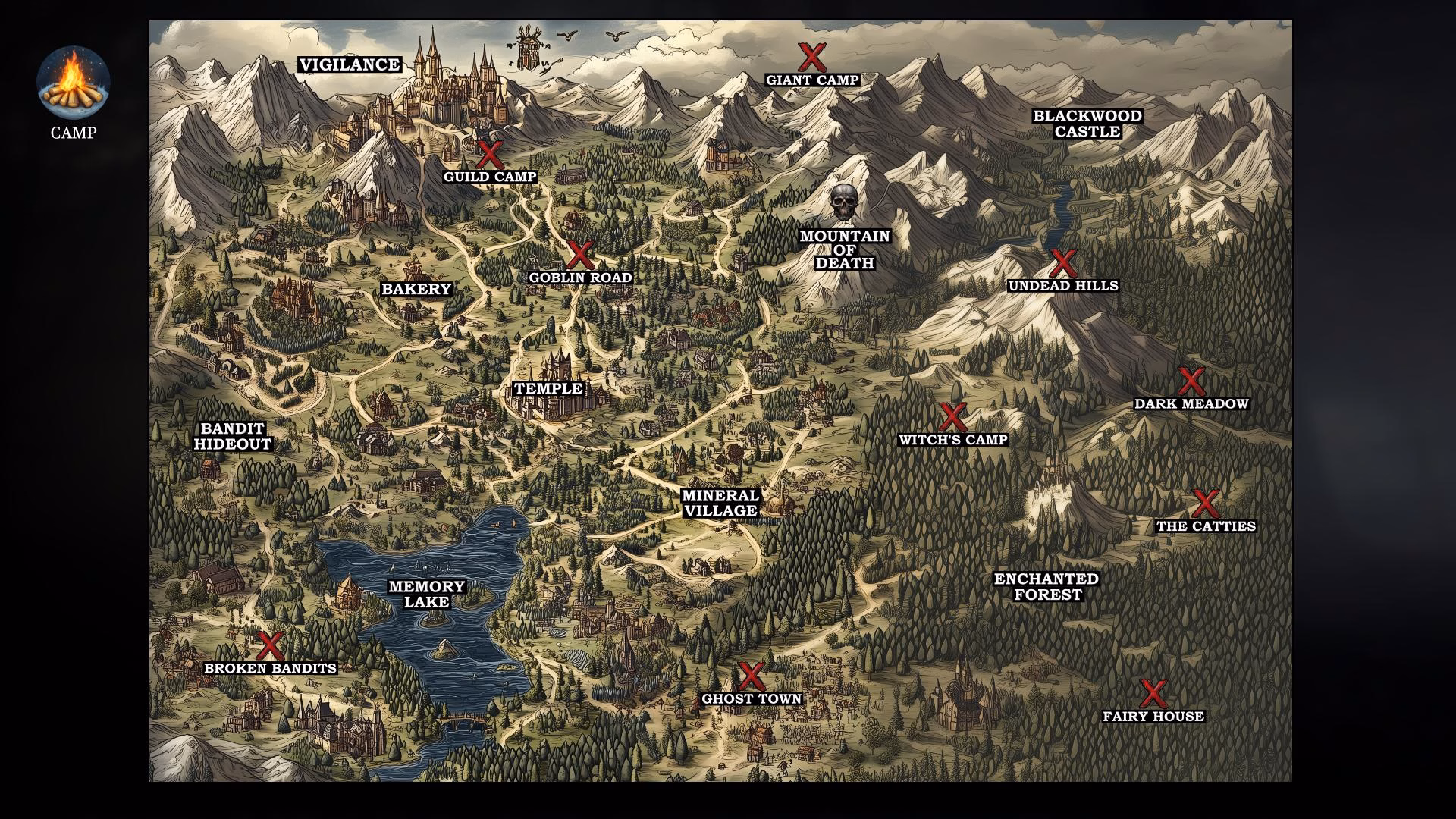
Task: Choose the Memory Lake location
Action: click(x=426, y=594)
